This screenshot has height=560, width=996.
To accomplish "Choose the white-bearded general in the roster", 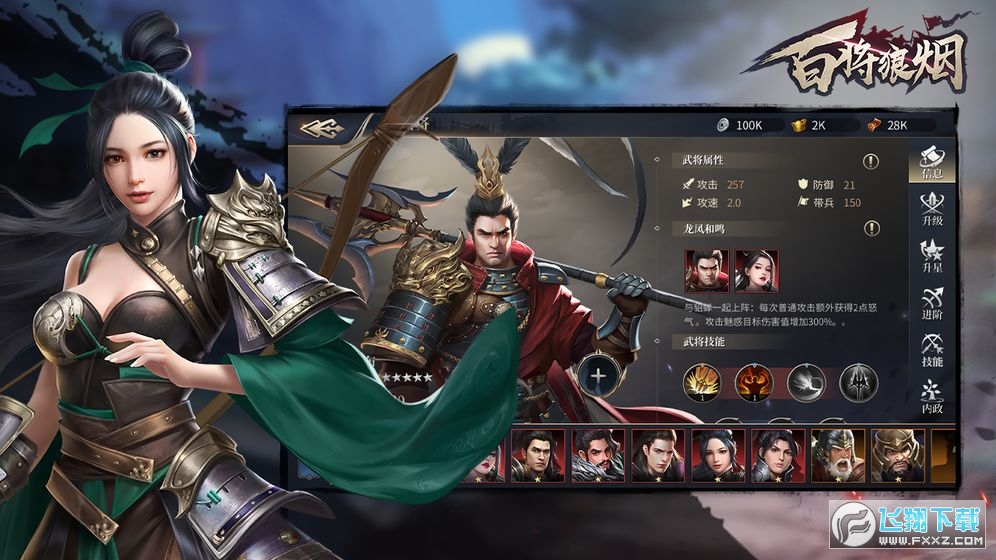I will (x=836, y=456).
